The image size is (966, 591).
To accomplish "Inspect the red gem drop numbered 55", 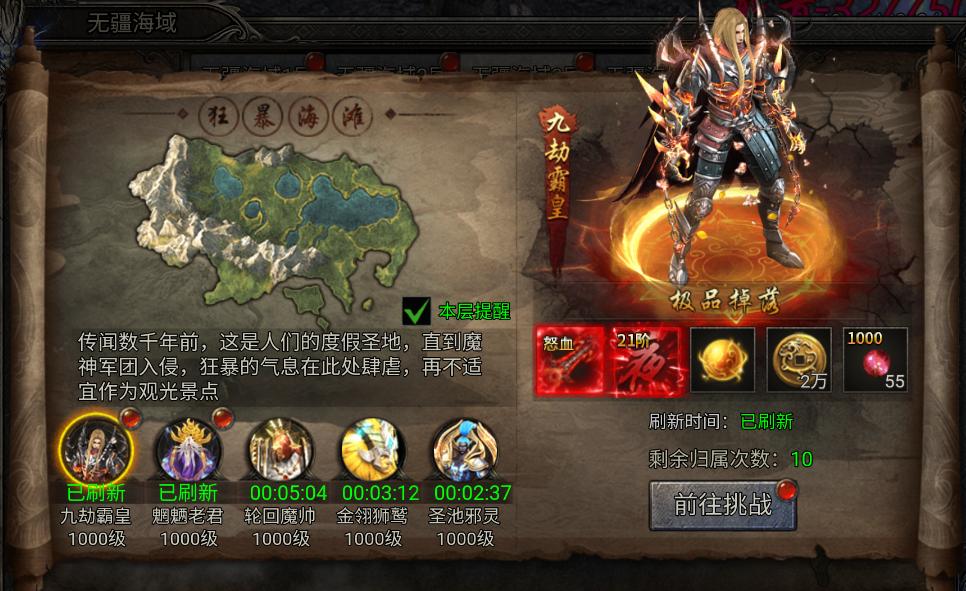I will [x=875, y=361].
